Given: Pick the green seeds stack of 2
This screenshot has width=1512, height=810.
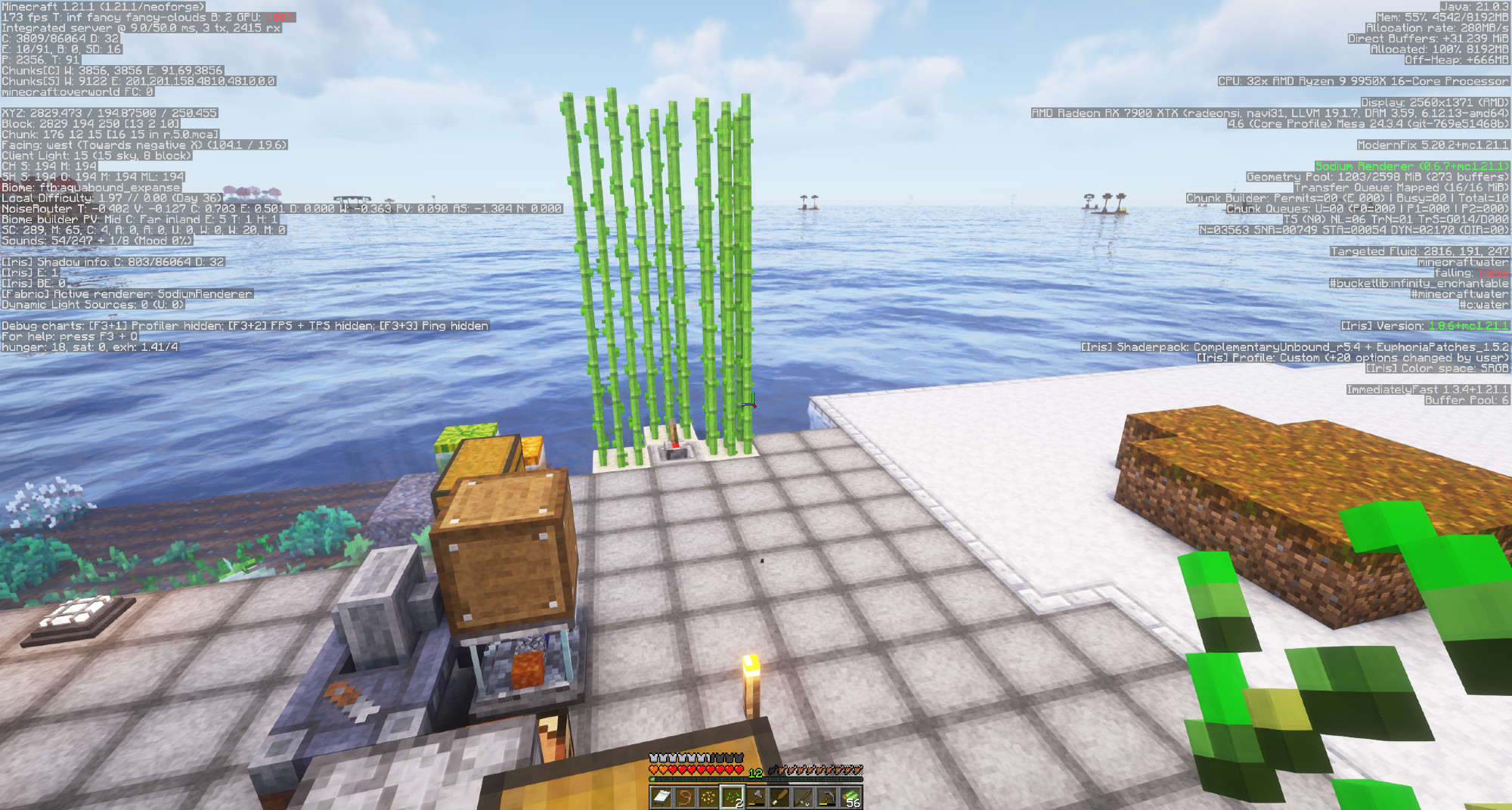Looking at the screenshot, I should pos(732,797).
